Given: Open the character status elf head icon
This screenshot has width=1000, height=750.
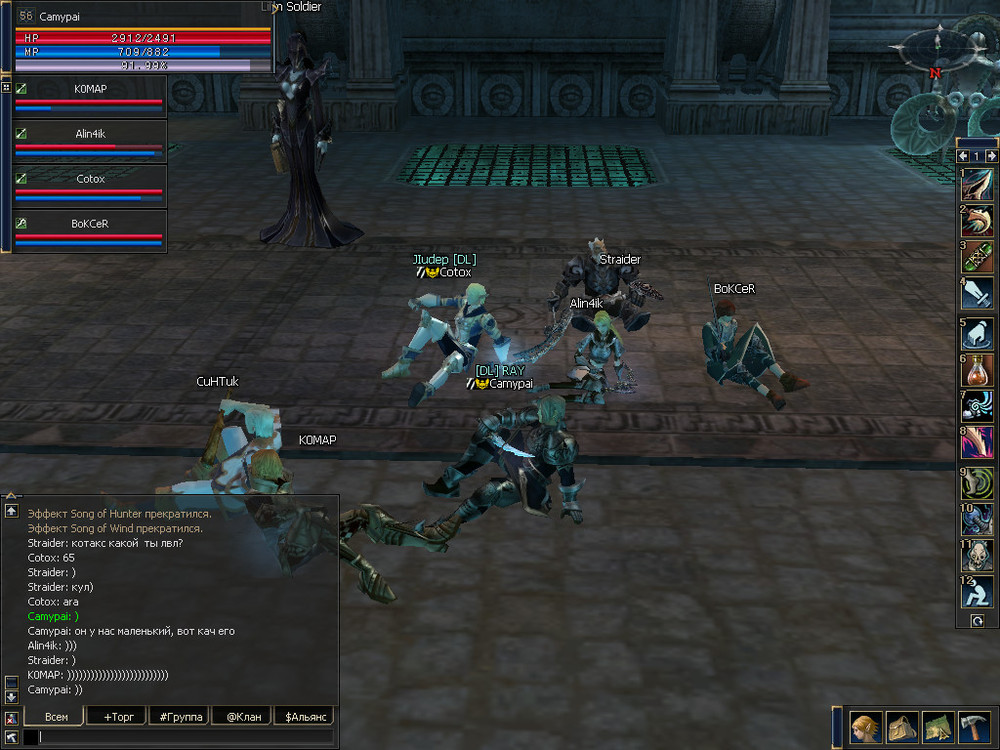Looking at the screenshot, I should click(866, 727).
